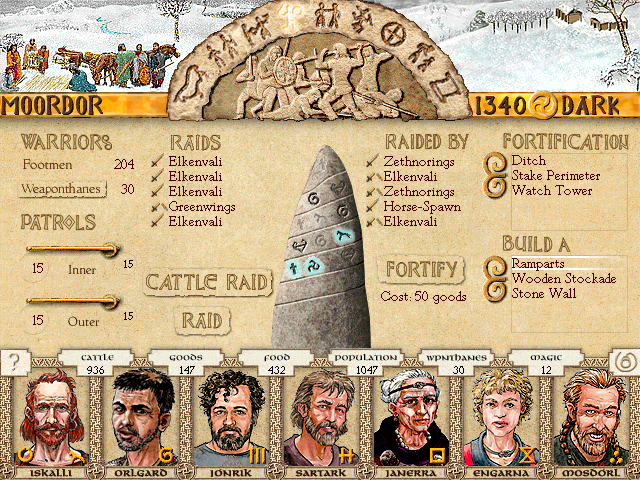Choose Wooden Stockade fortification
The height and width of the screenshot is (480, 640).
[x=563, y=278]
